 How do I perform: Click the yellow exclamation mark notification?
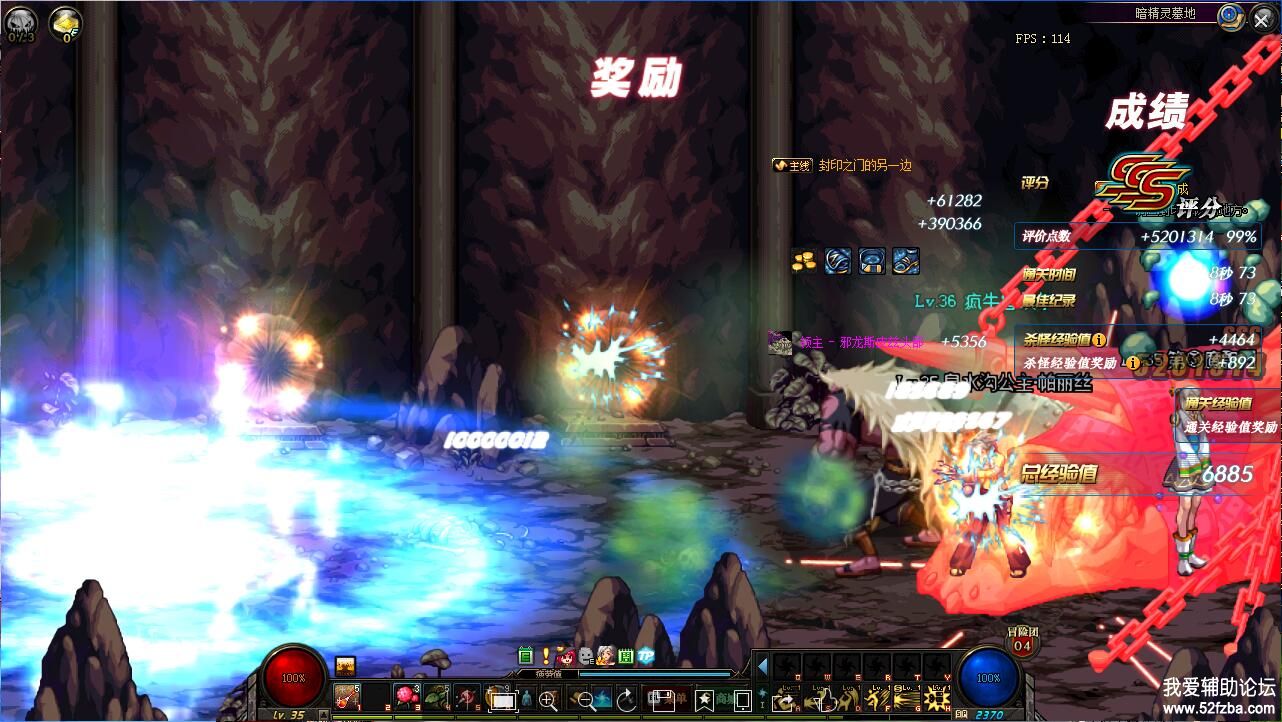pyautogui.click(x=546, y=656)
